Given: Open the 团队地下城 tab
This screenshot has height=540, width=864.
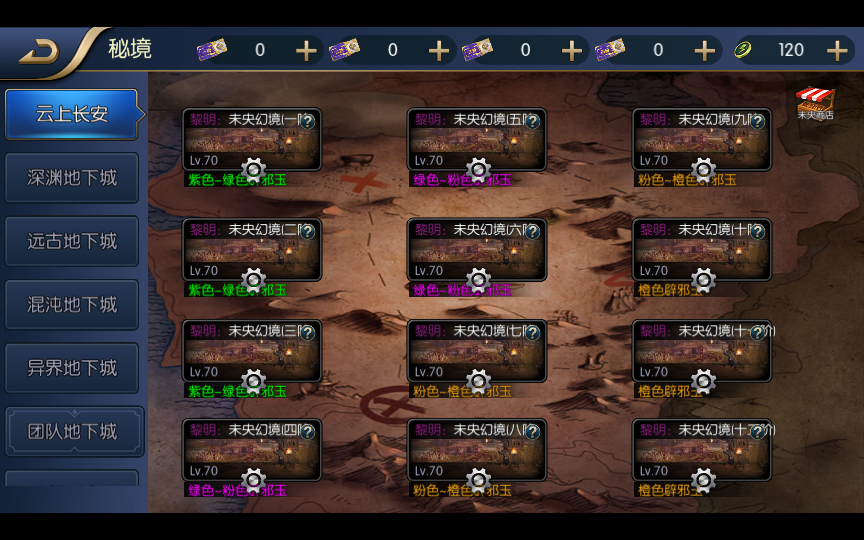Looking at the screenshot, I should (x=72, y=431).
